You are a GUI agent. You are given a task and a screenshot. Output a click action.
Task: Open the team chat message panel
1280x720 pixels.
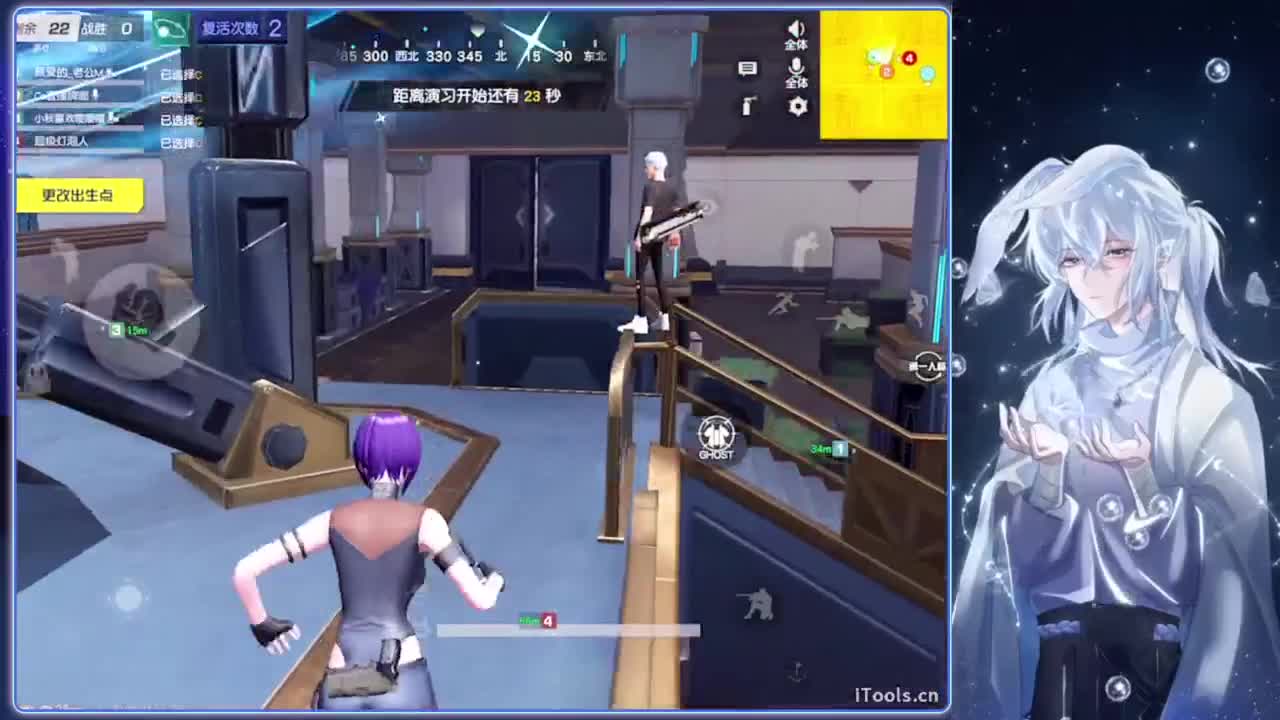[746, 68]
